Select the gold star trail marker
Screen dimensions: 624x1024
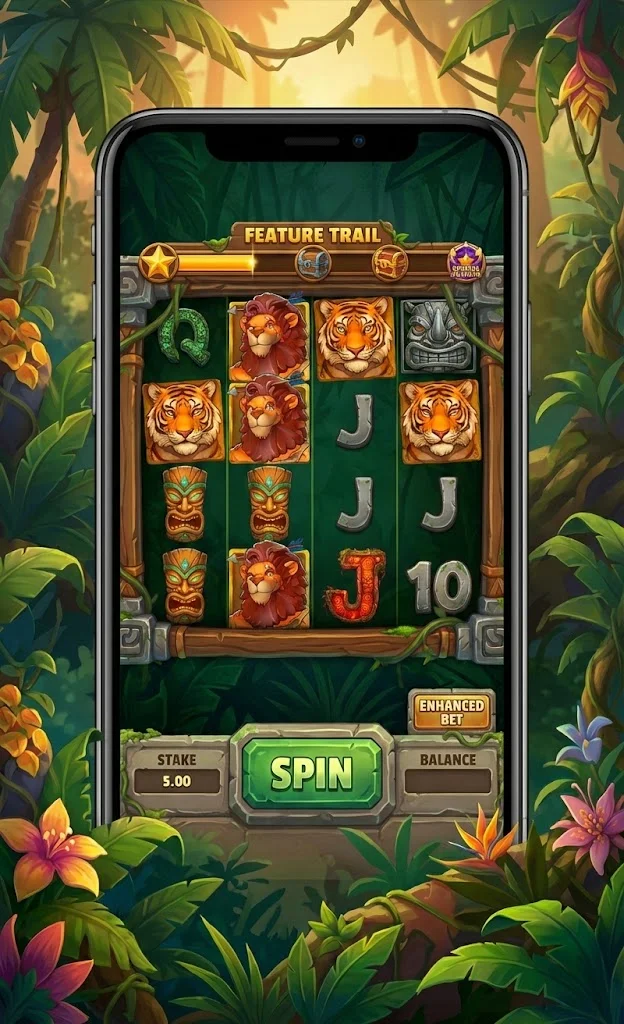pyautogui.click(x=159, y=262)
